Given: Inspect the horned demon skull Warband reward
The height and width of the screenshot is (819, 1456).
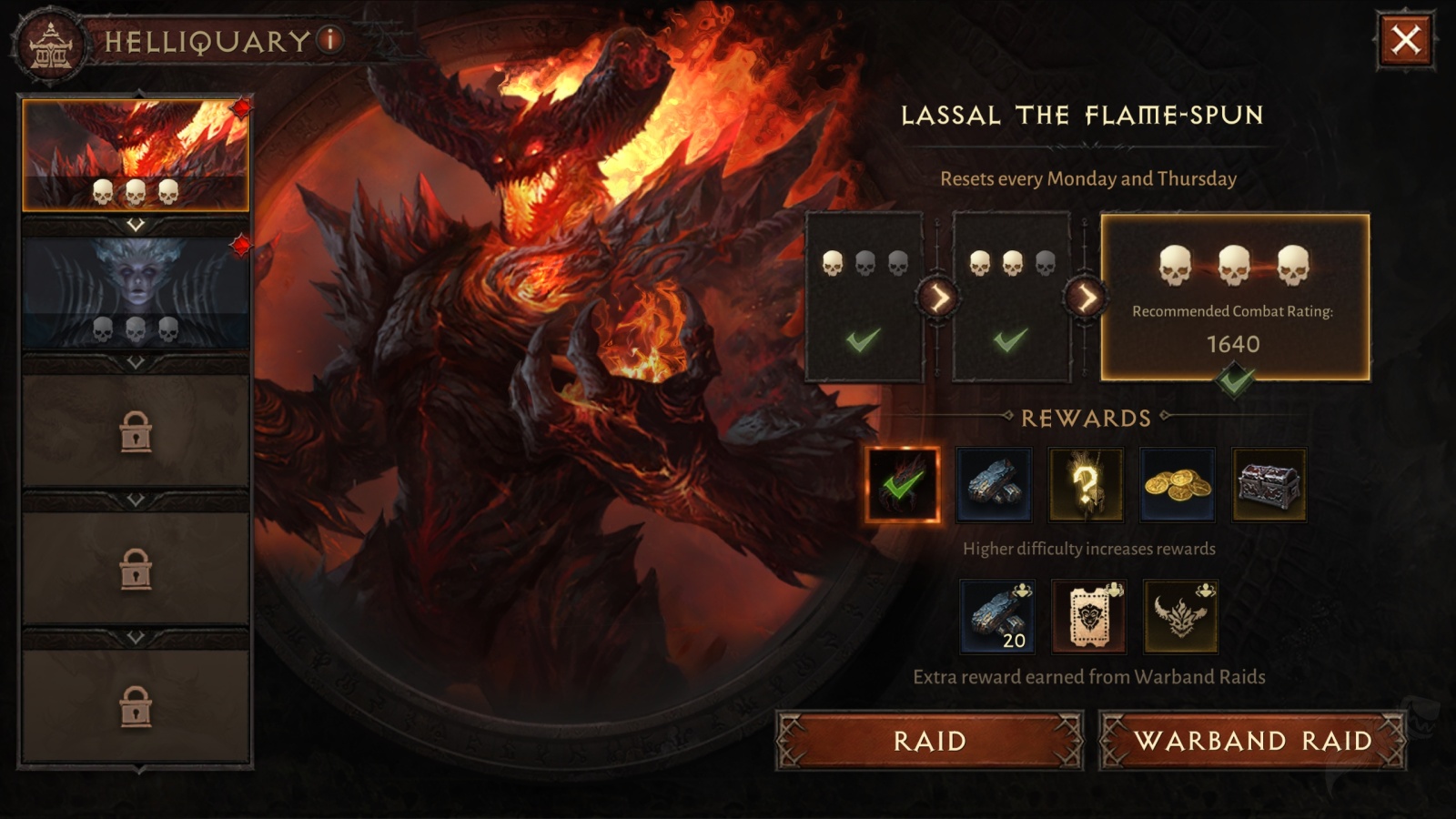Looking at the screenshot, I should 1181,617.
